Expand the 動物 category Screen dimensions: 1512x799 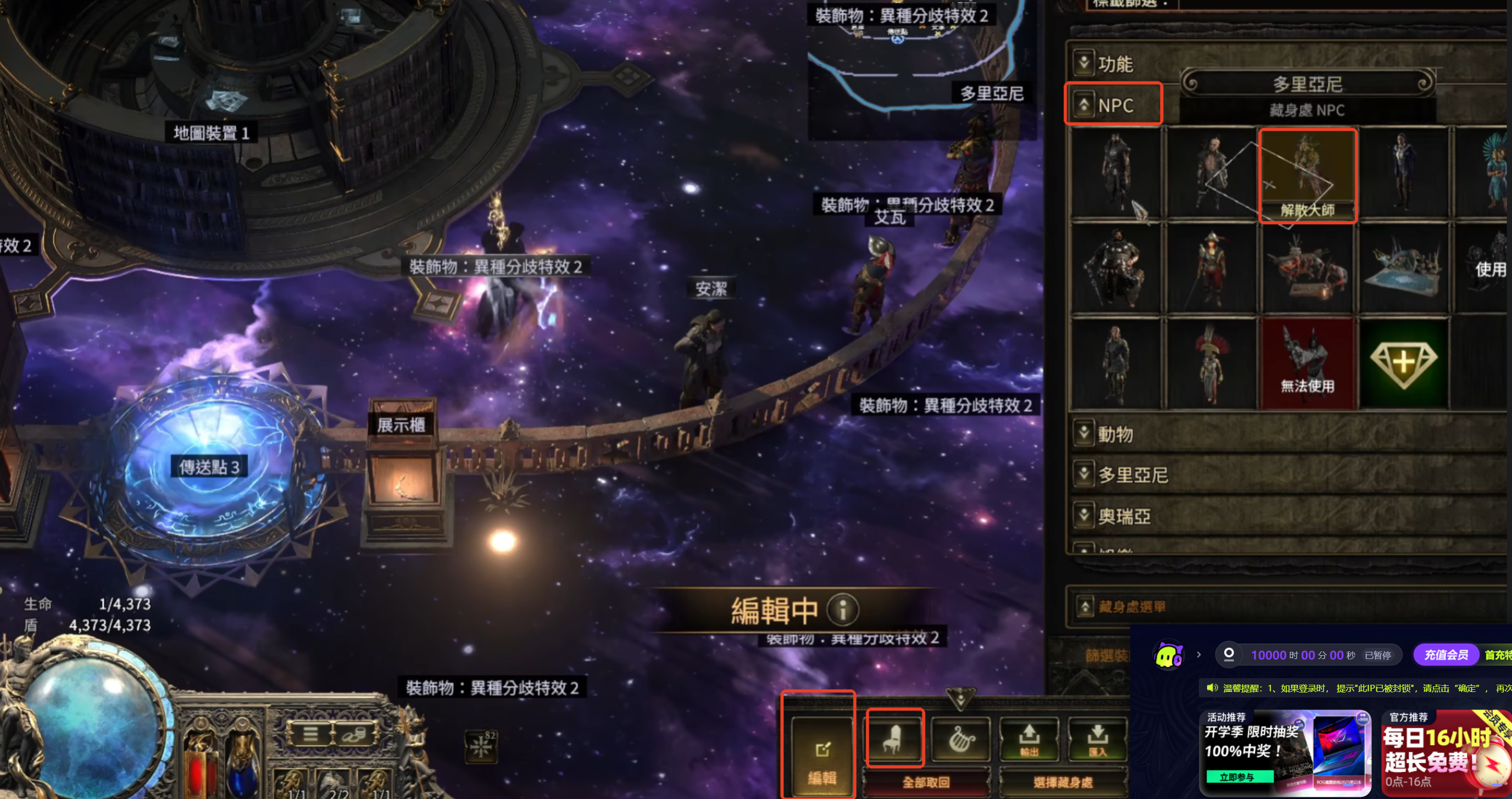click(1083, 433)
